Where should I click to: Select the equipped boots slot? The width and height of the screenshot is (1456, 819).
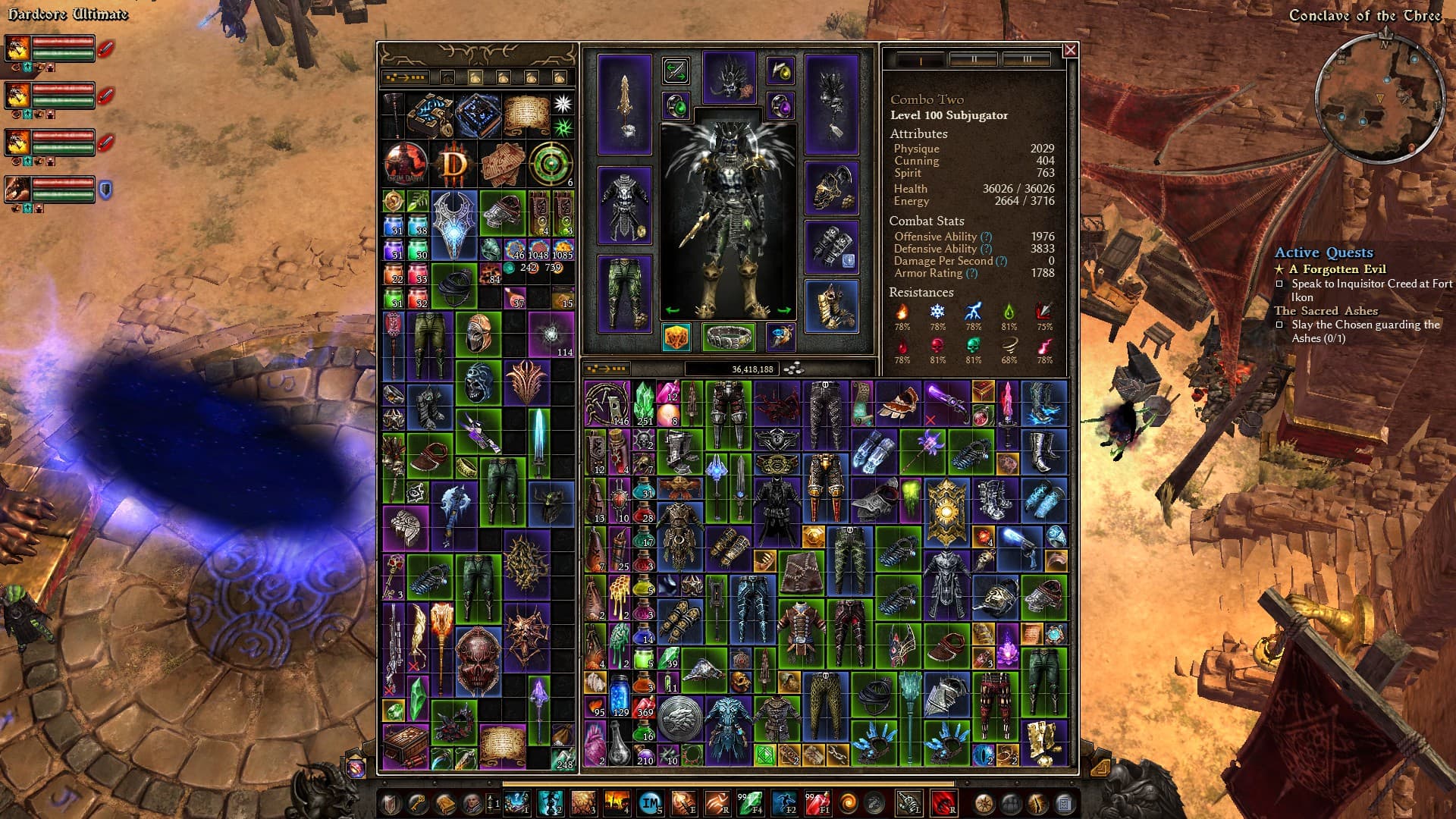point(831,306)
